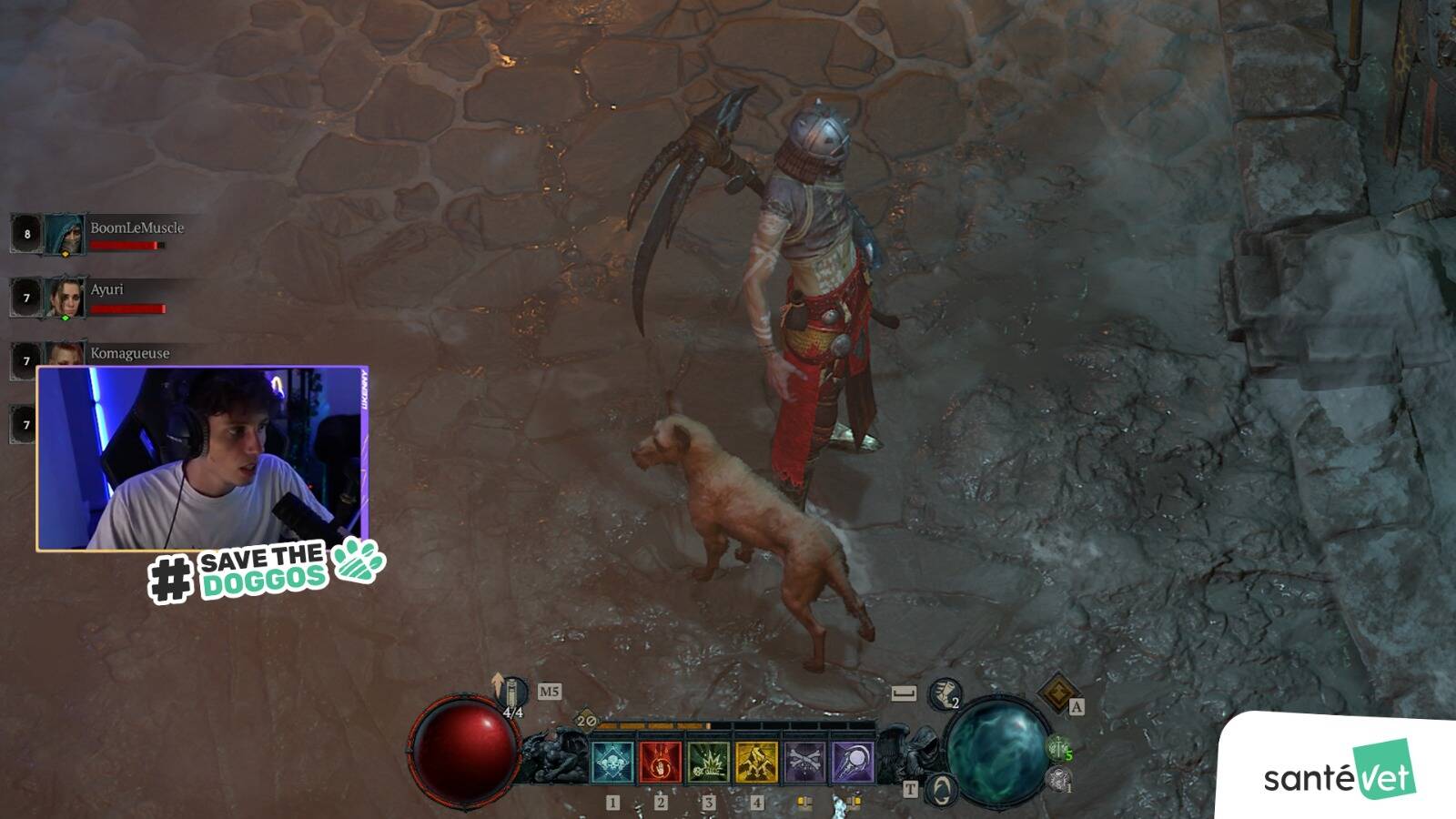Click the streamer webcam overlay
This screenshot has height=819, width=1456.
[x=202, y=458]
